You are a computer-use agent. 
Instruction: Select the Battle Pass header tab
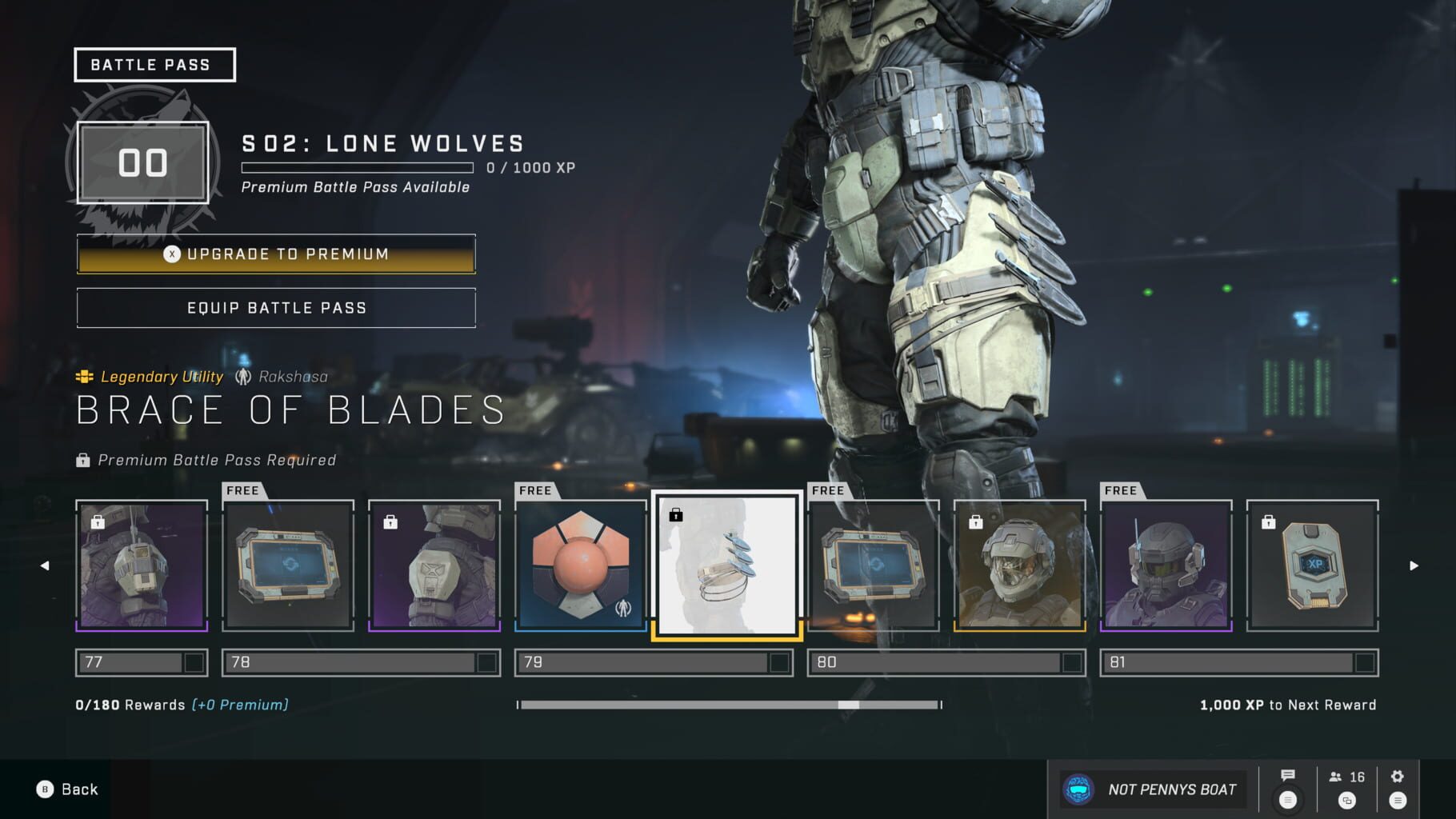tap(154, 64)
